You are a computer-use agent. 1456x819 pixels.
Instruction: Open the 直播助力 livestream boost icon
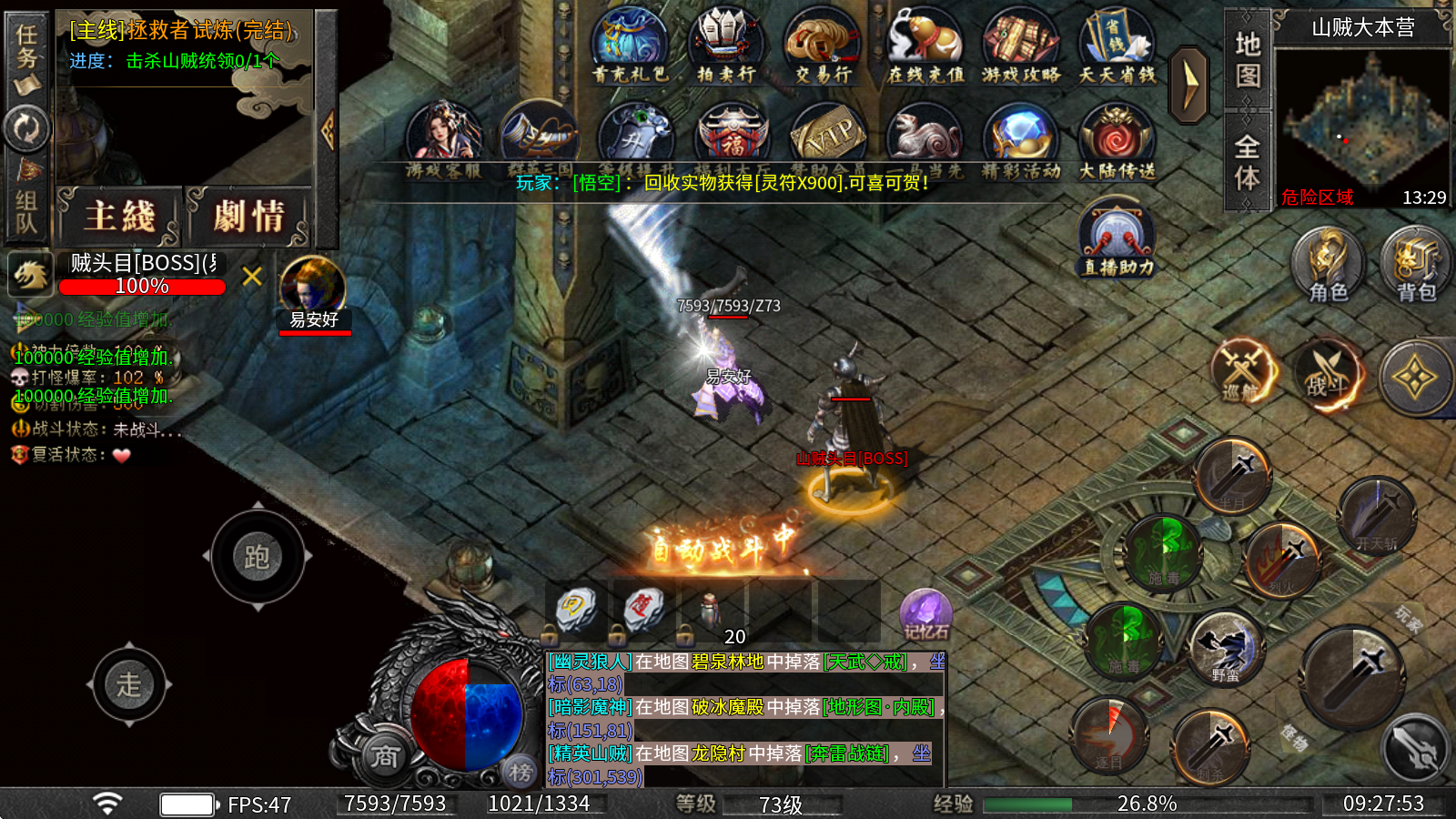coord(1117,238)
